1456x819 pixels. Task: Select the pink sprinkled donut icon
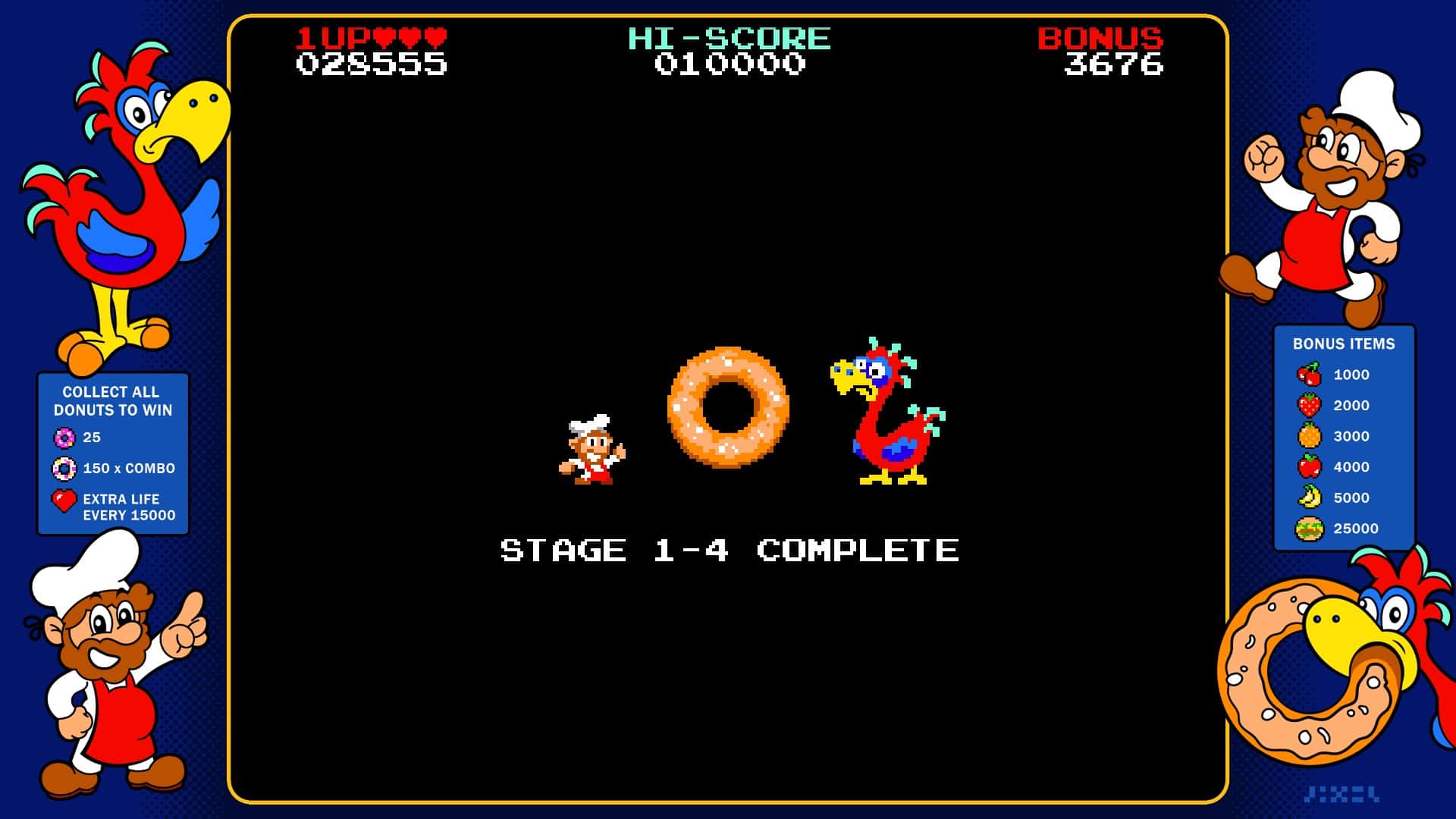pyautogui.click(x=64, y=438)
